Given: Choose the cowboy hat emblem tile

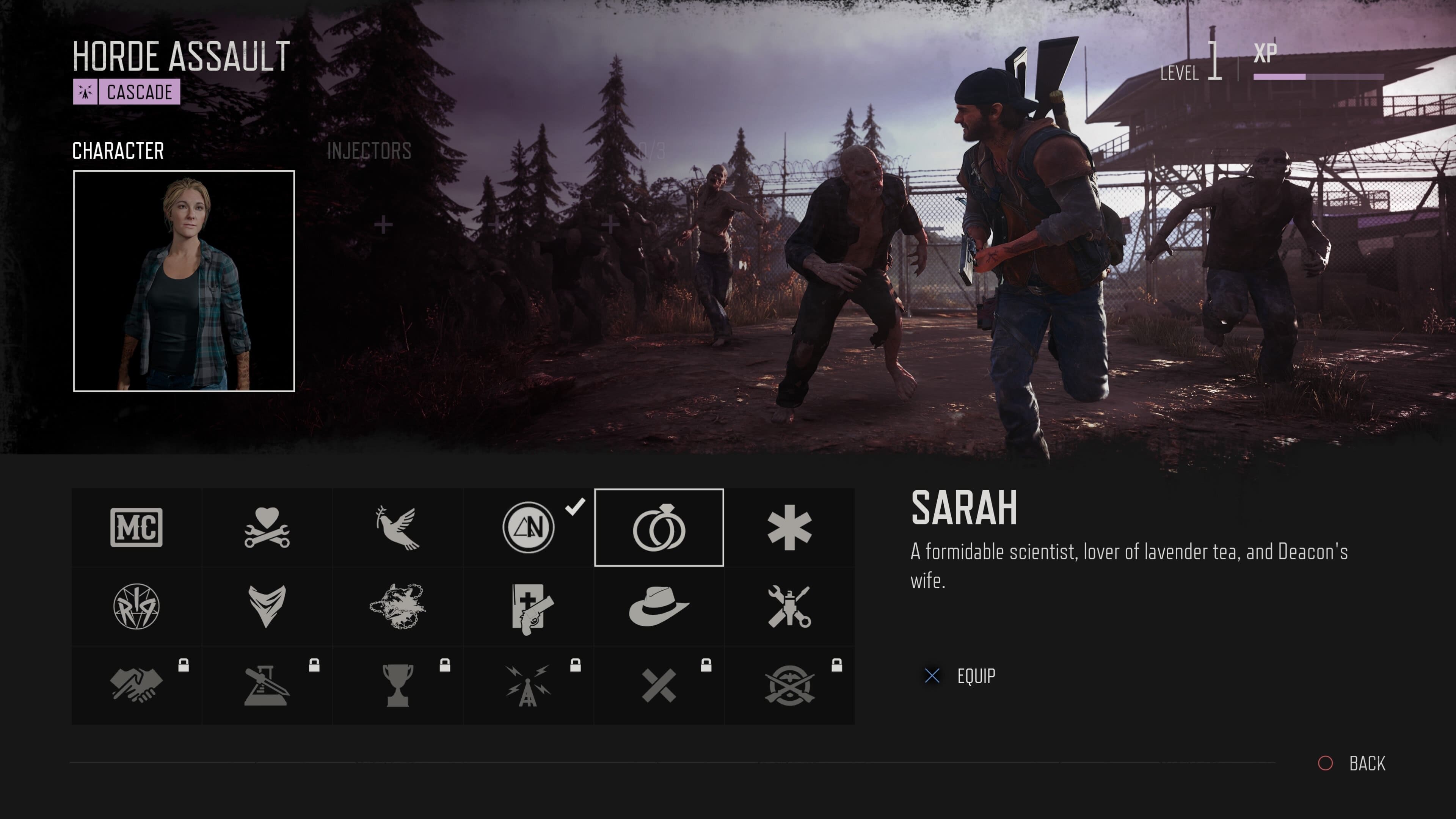Looking at the screenshot, I should pos(659,607).
